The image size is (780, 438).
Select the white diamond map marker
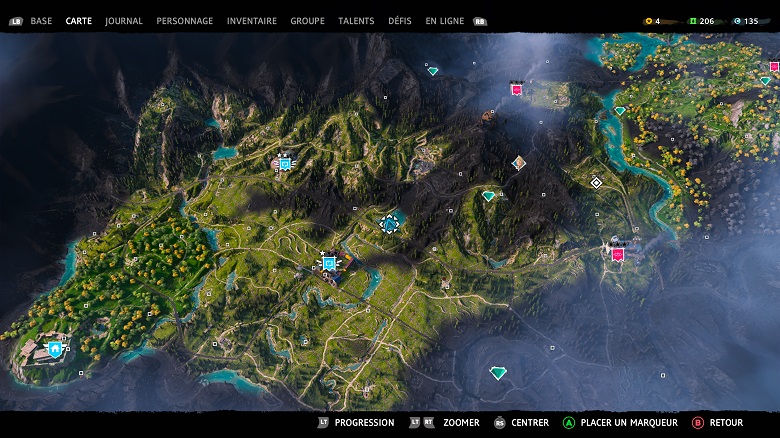pos(596,182)
